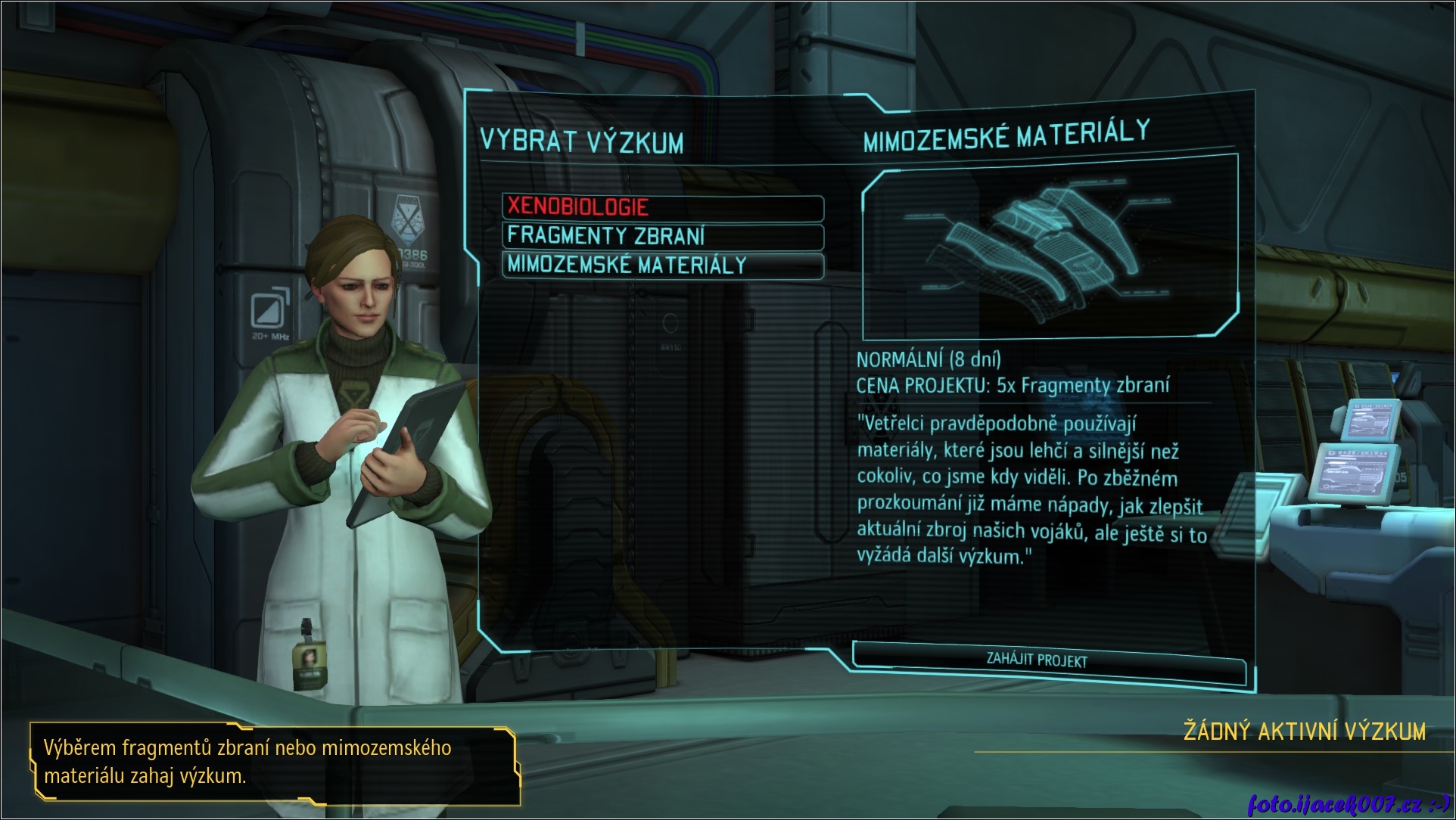Choose Fragmenty zbraní research project
The image size is (1456, 820).
coord(662,236)
